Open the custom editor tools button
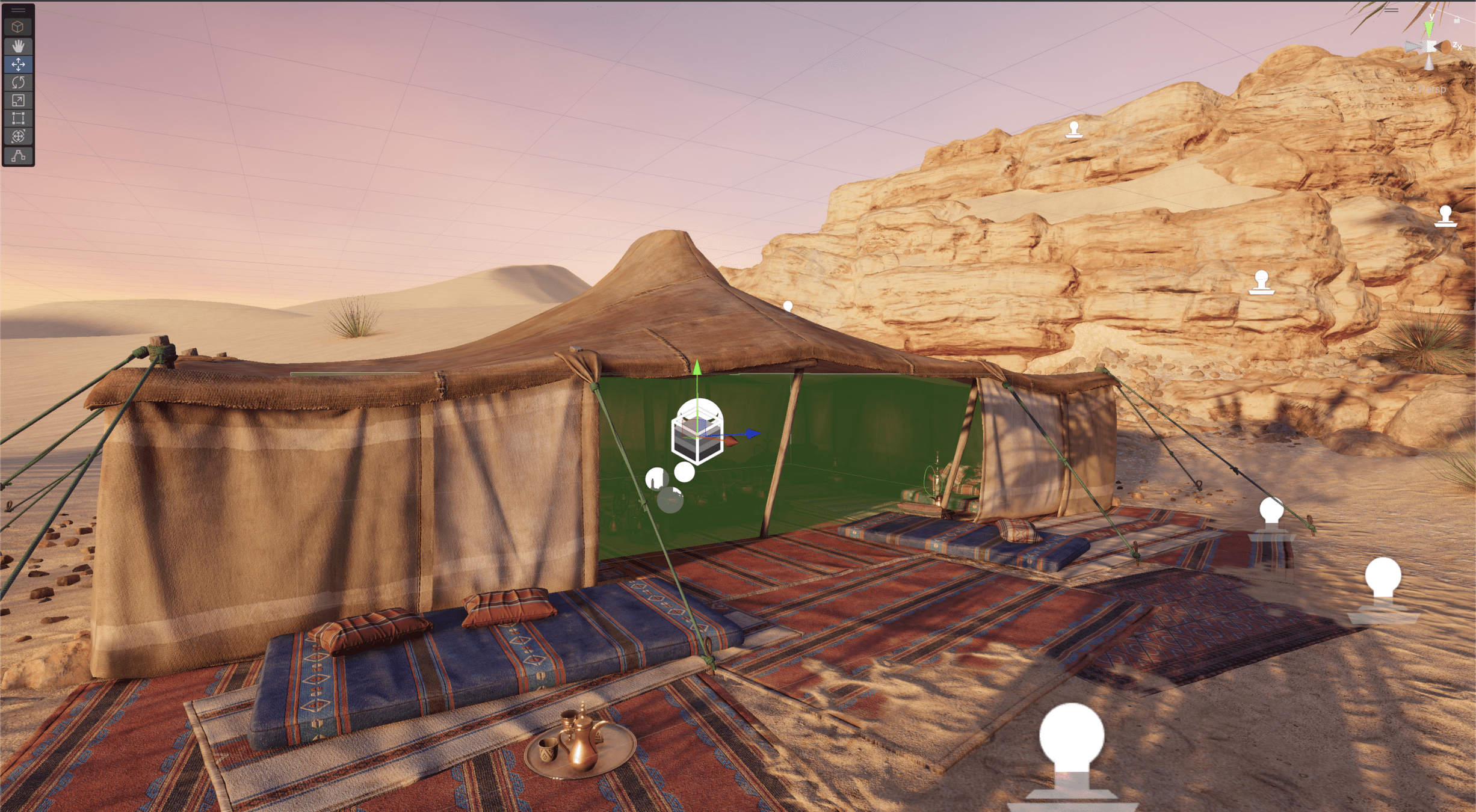Screen dimensions: 1476x812 pos(18,155)
